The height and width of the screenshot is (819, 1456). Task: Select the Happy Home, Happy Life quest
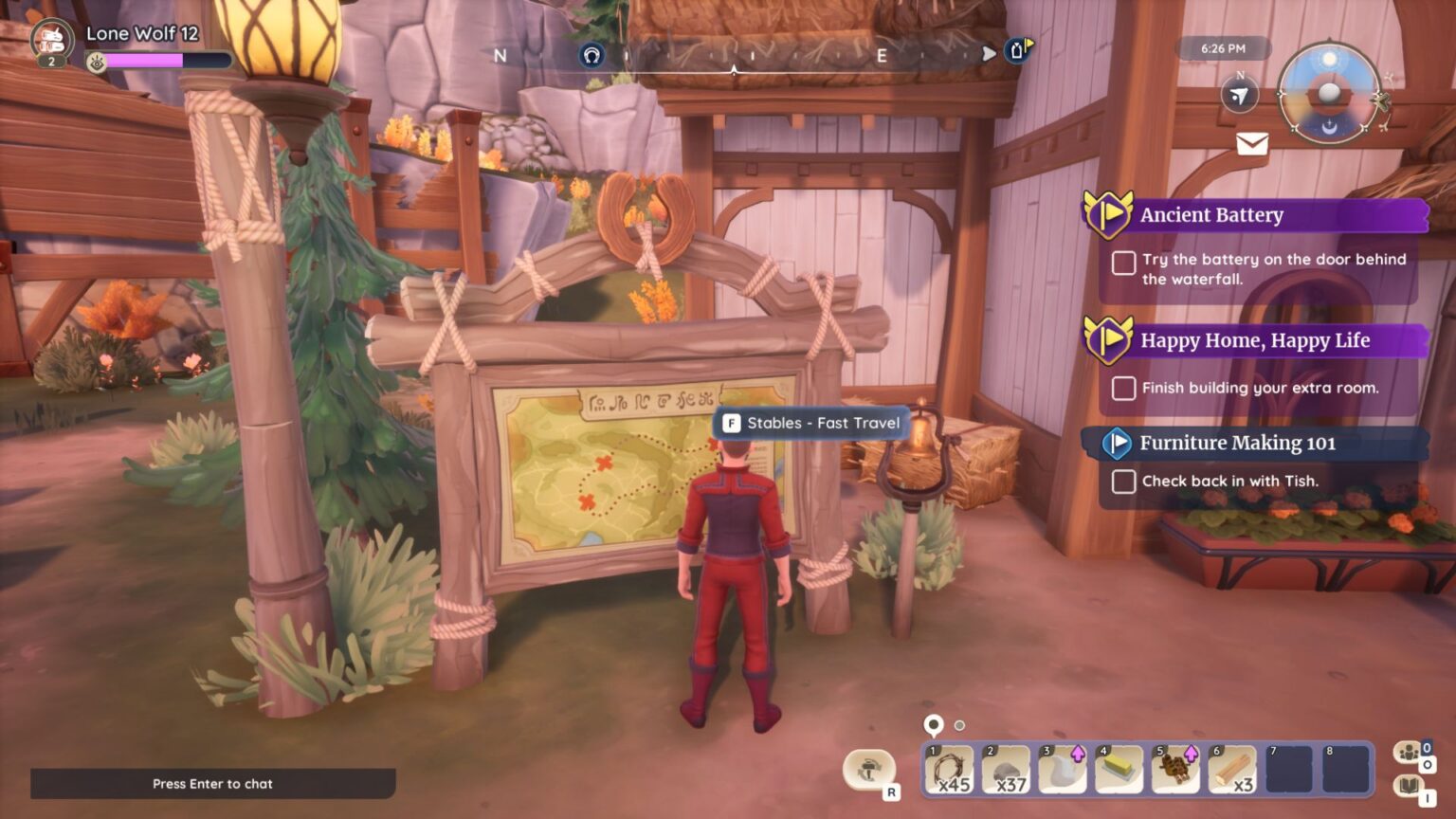(1256, 340)
